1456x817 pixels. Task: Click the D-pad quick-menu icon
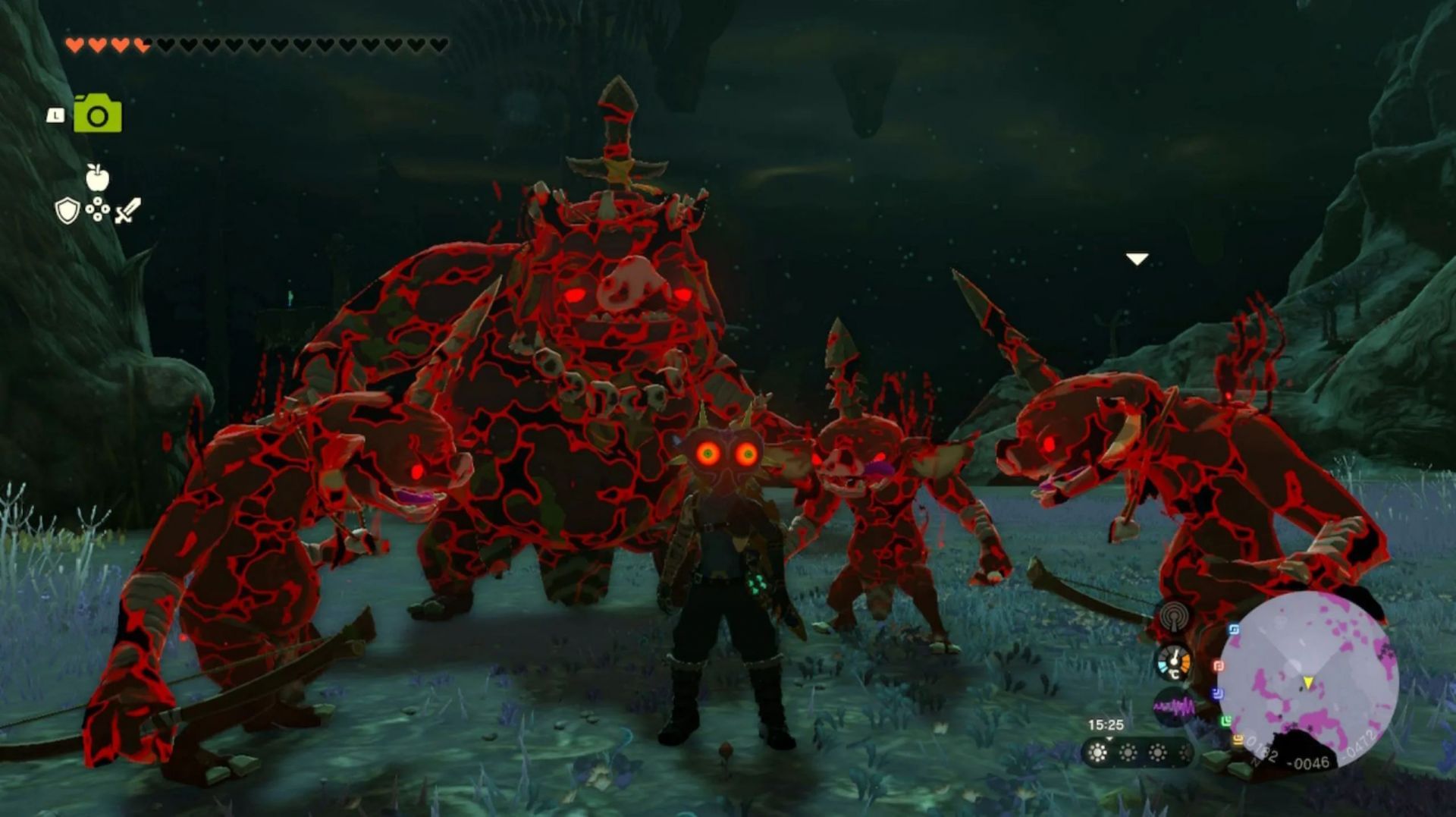(97, 209)
